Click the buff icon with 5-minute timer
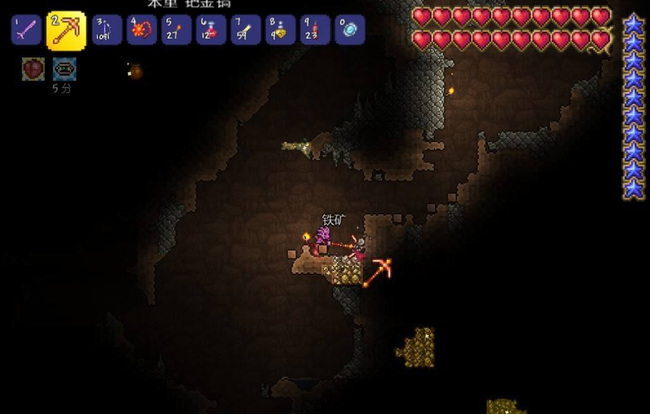The width and height of the screenshot is (650, 414). tap(64, 69)
